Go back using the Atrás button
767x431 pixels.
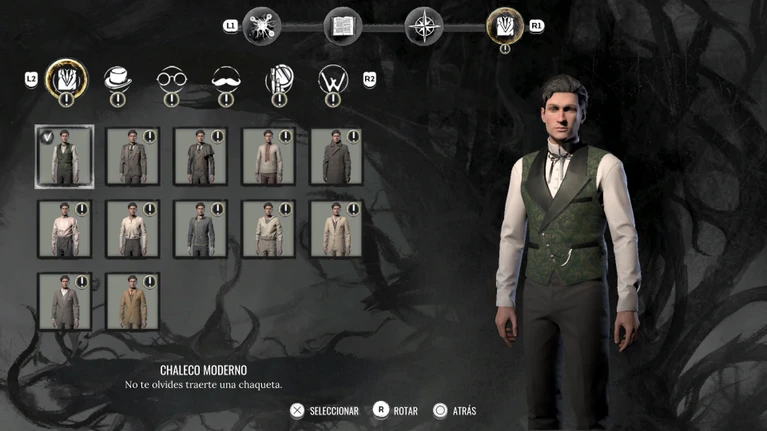pyautogui.click(x=454, y=411)
